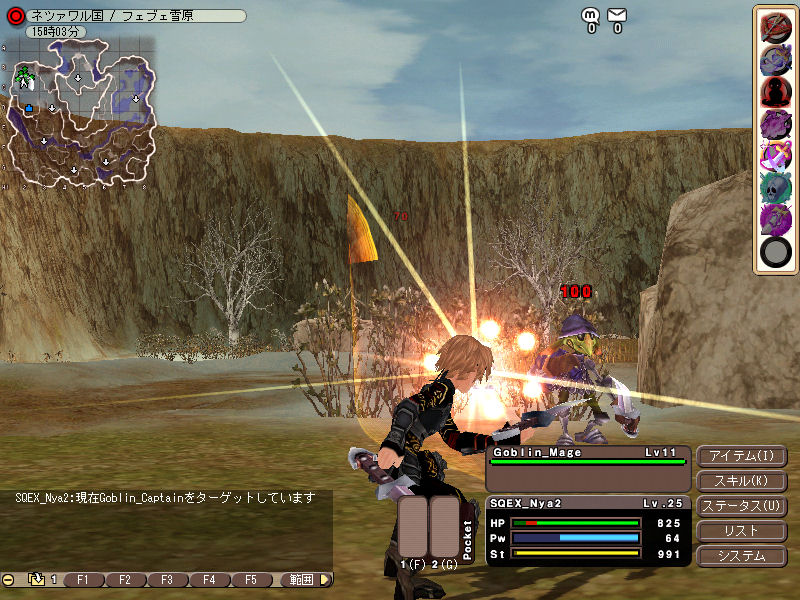
Task: Activate the grey skull skill icon
Action: pyautogui.click(x=775, y=187)
